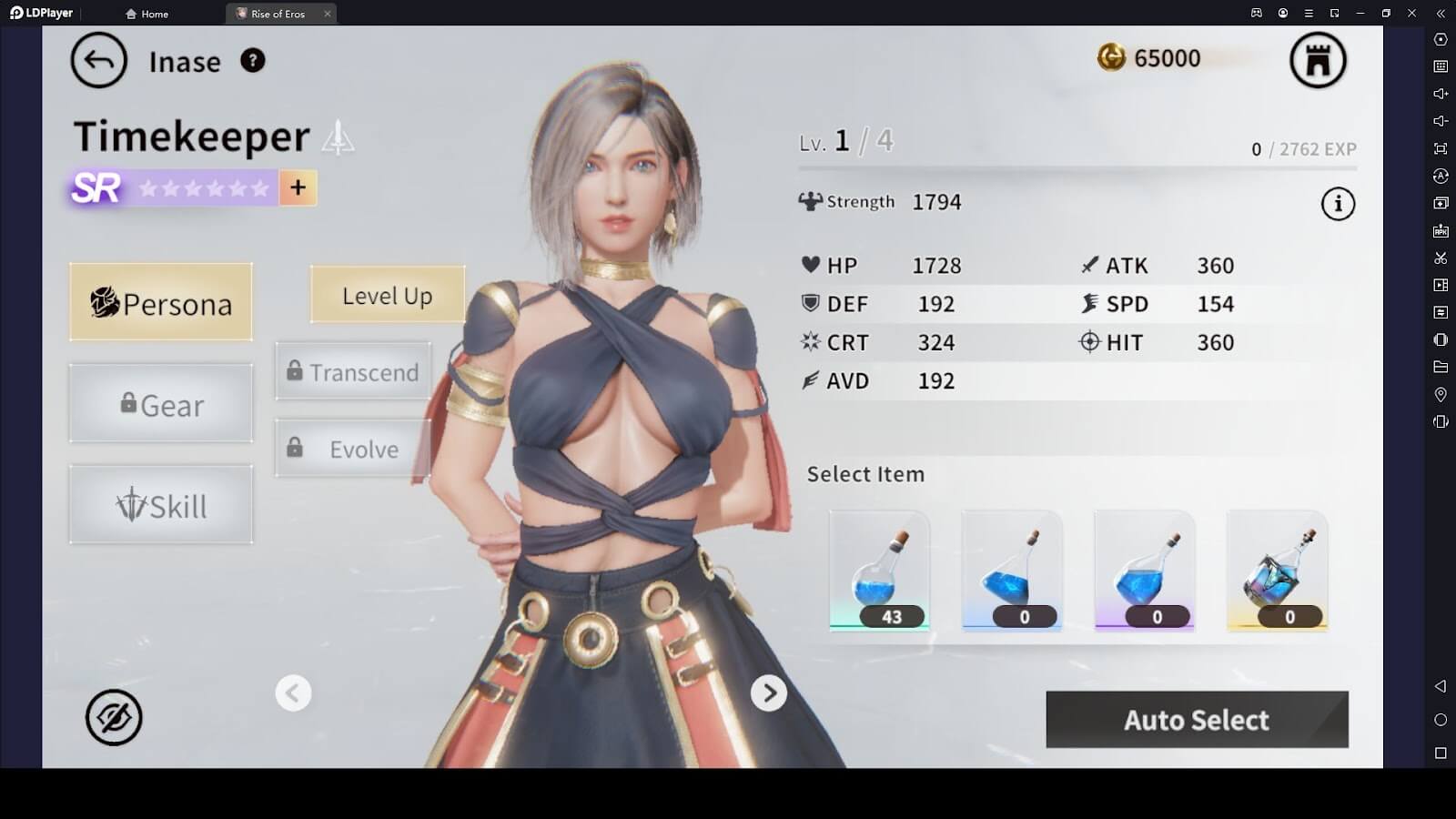Add stars with the plus button
The height and width of the screenshot is (819, 1456).
tap(298, 187)
